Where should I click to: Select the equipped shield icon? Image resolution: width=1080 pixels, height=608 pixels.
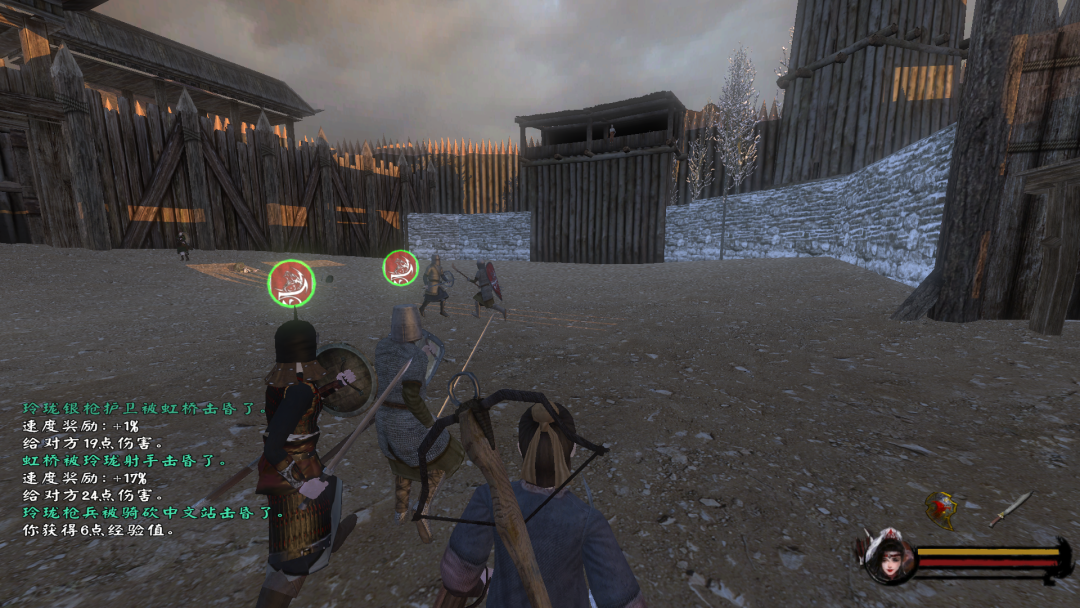[x=940, y=508]
